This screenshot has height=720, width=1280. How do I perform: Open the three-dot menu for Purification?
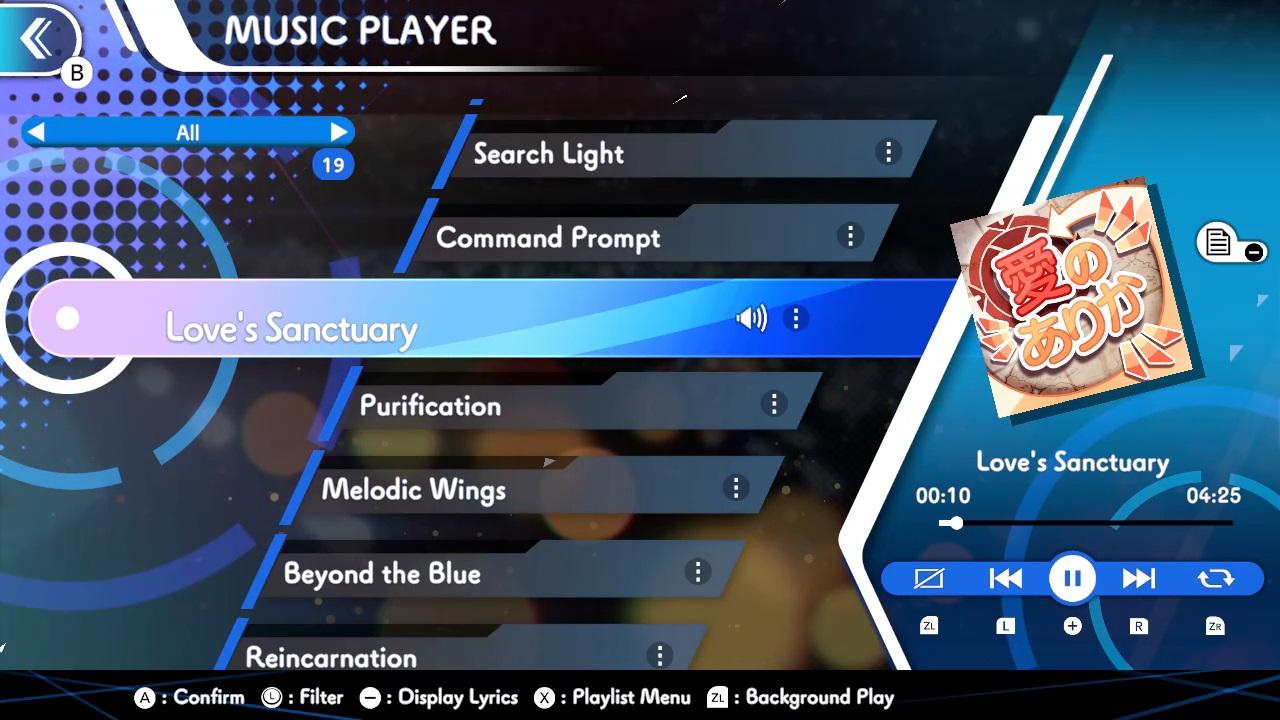click(774, 404)
